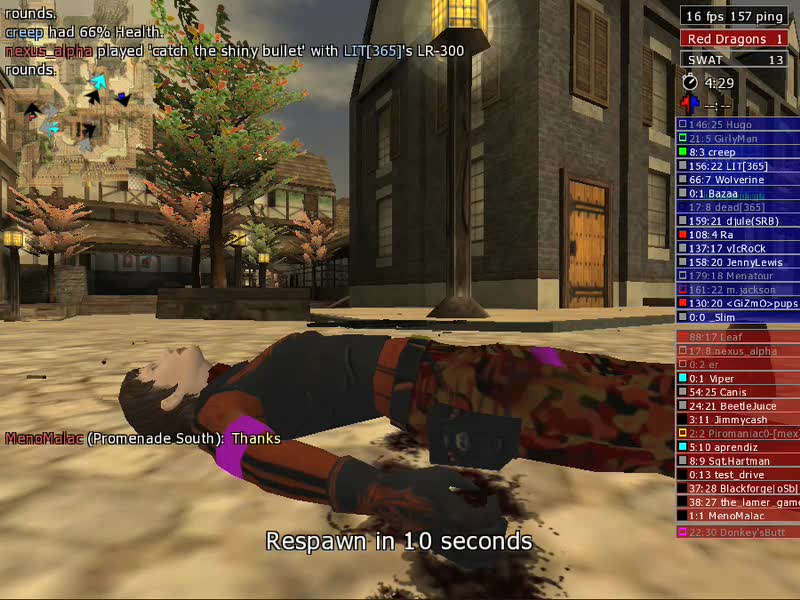This screenshot has width=800, height=600.
Task: Choose JennyLewis from the scoreboard
Action: coord(737,262)
